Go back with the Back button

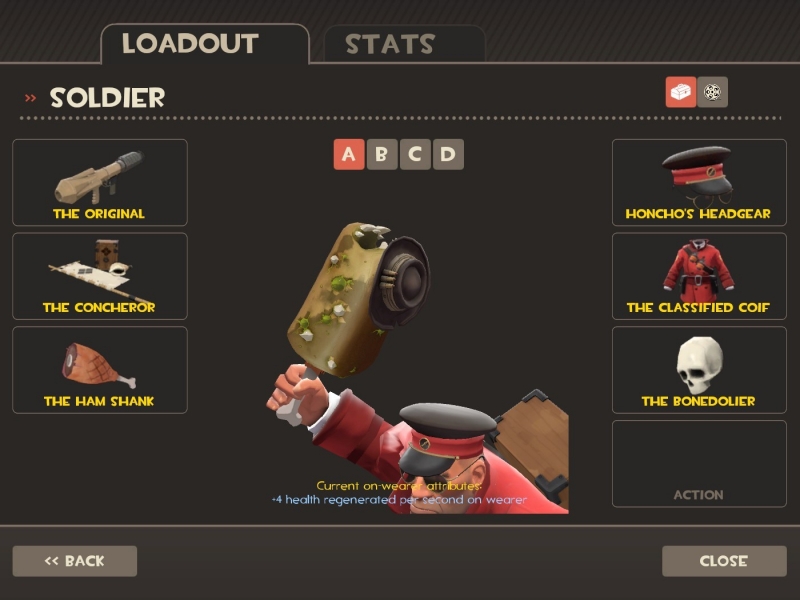74,561
